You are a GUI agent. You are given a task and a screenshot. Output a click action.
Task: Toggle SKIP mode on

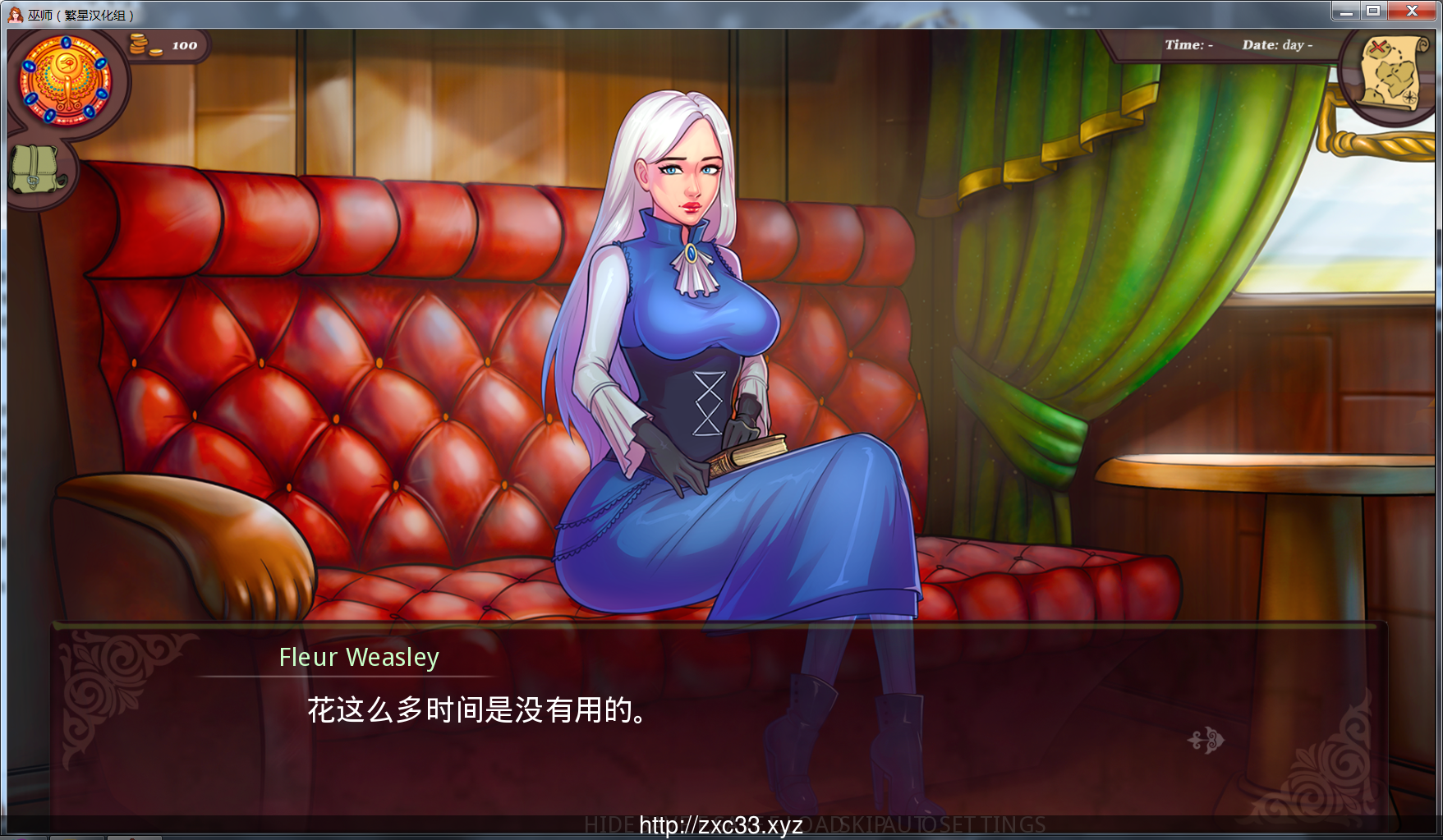click(861, 823)
